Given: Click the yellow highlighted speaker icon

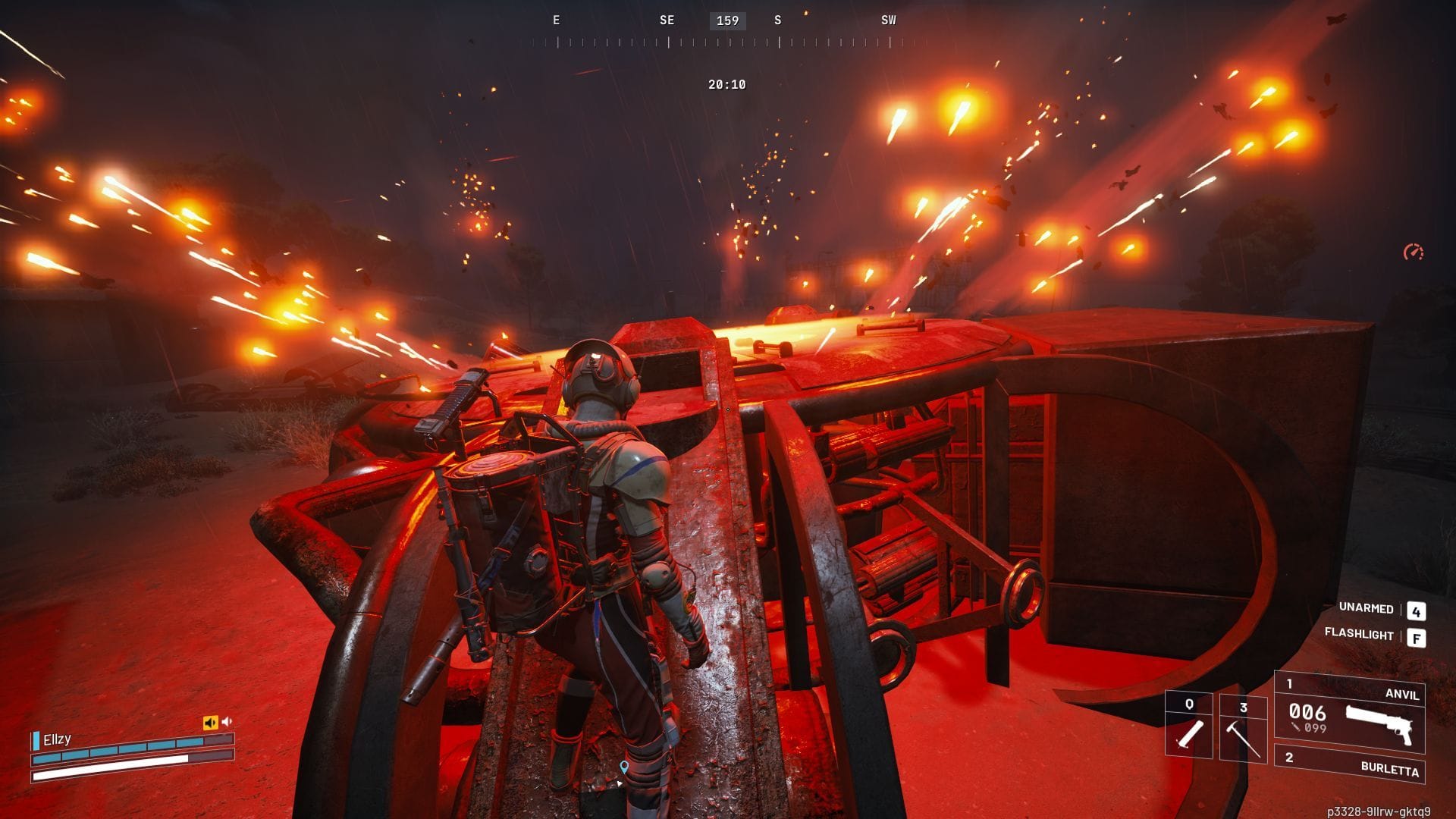Looking at the screenshot, I should click(210, 723).
